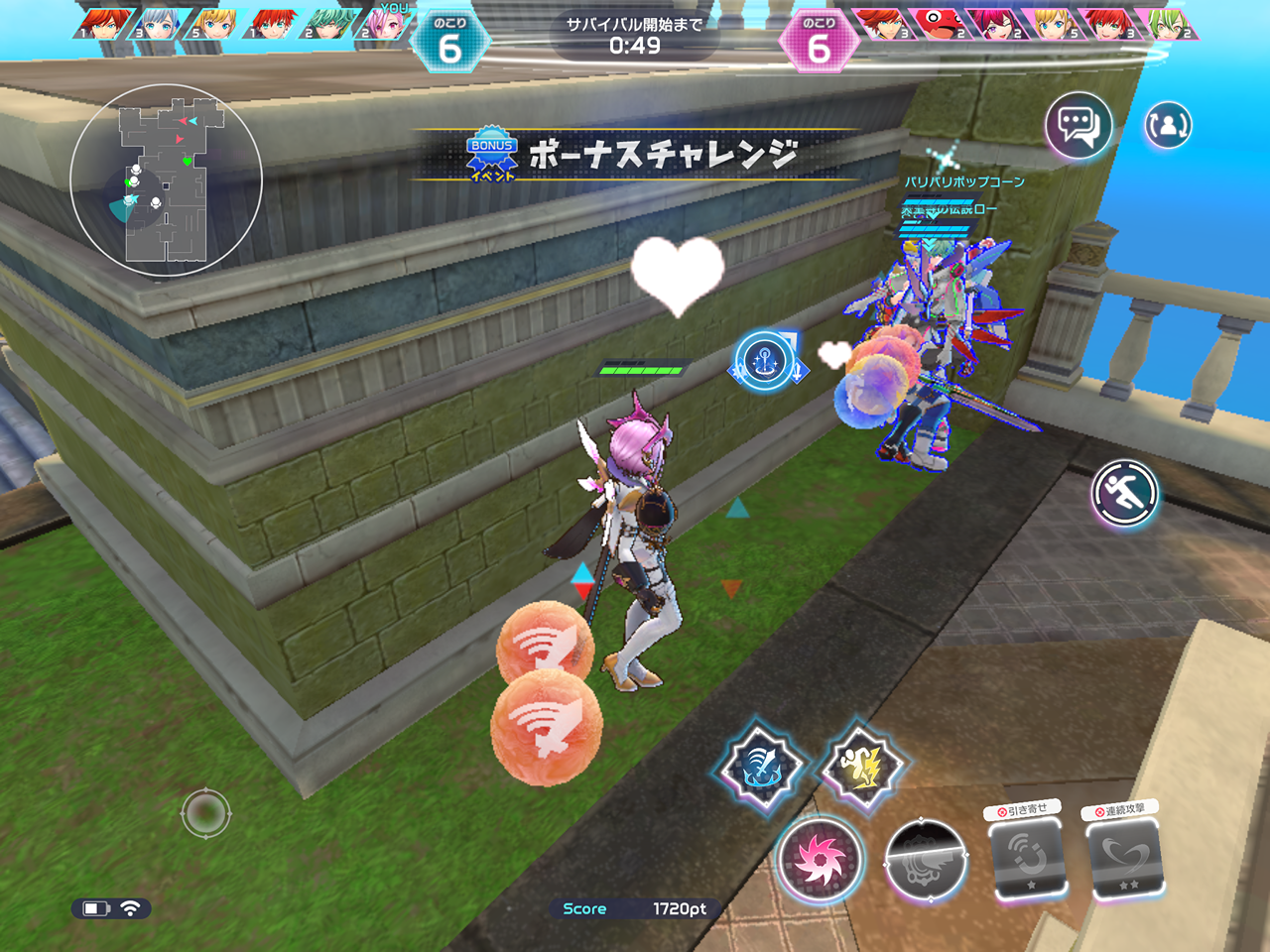Tap the ボーナスチャレンジ bonus event banner
Image resolution: width=1270 pixels, height=952 pixels.
point(635,156)
